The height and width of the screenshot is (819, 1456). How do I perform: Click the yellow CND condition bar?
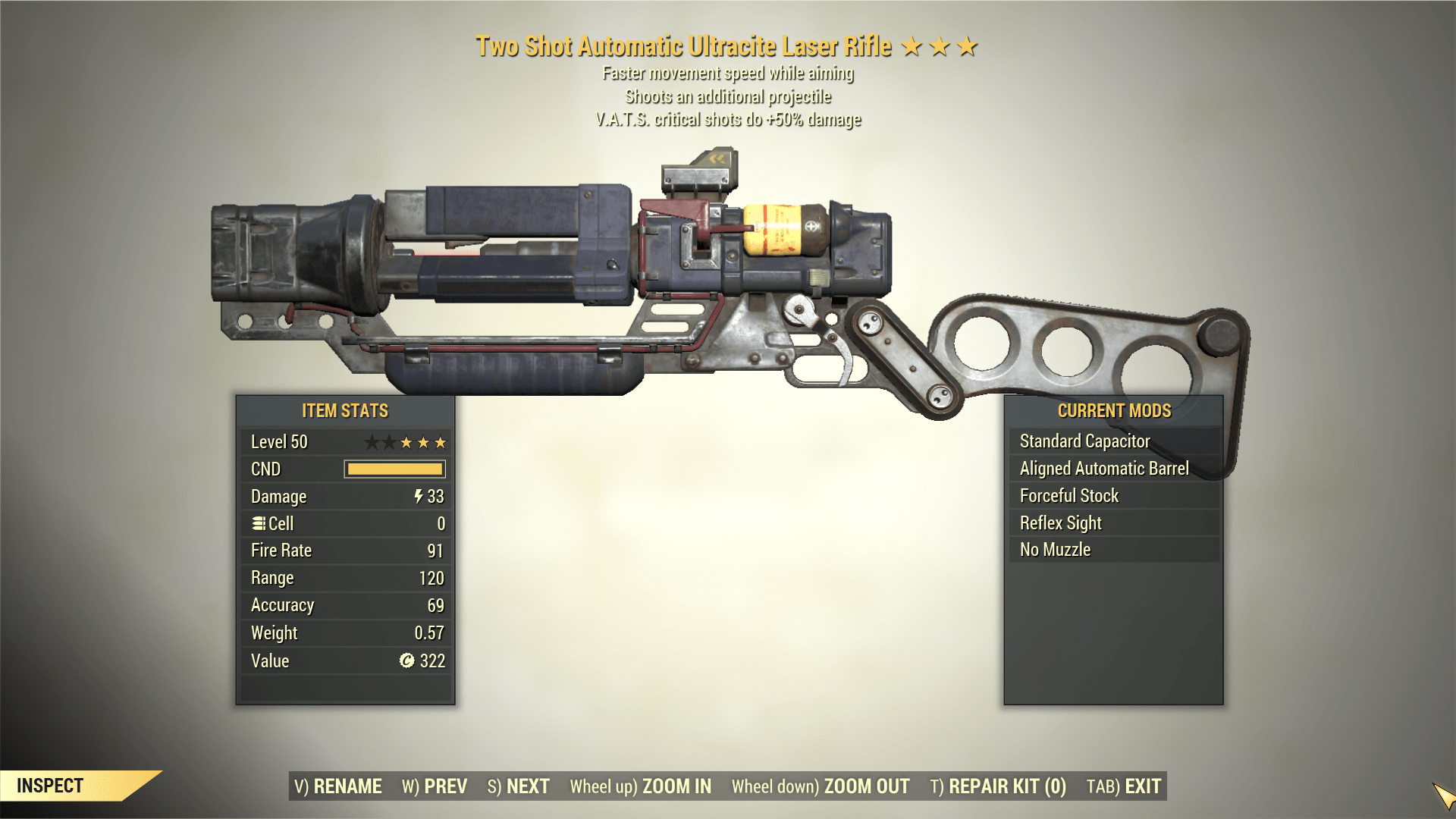[394, 469]
